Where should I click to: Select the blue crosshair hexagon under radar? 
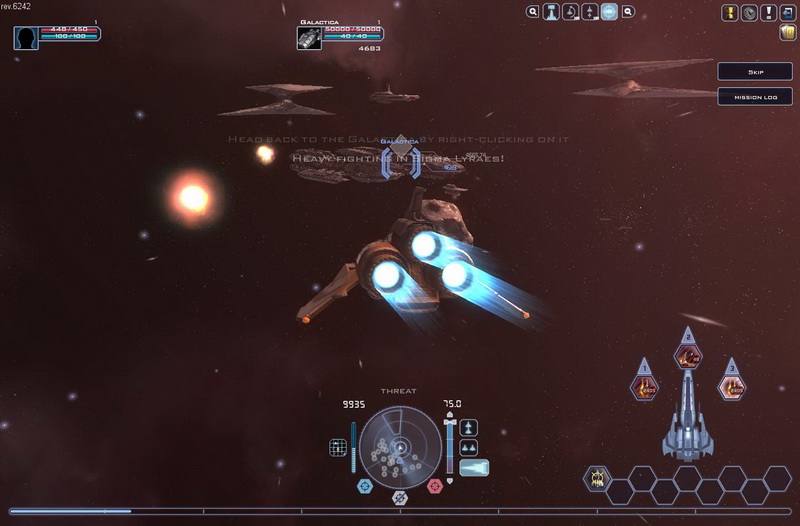point(365,486)
